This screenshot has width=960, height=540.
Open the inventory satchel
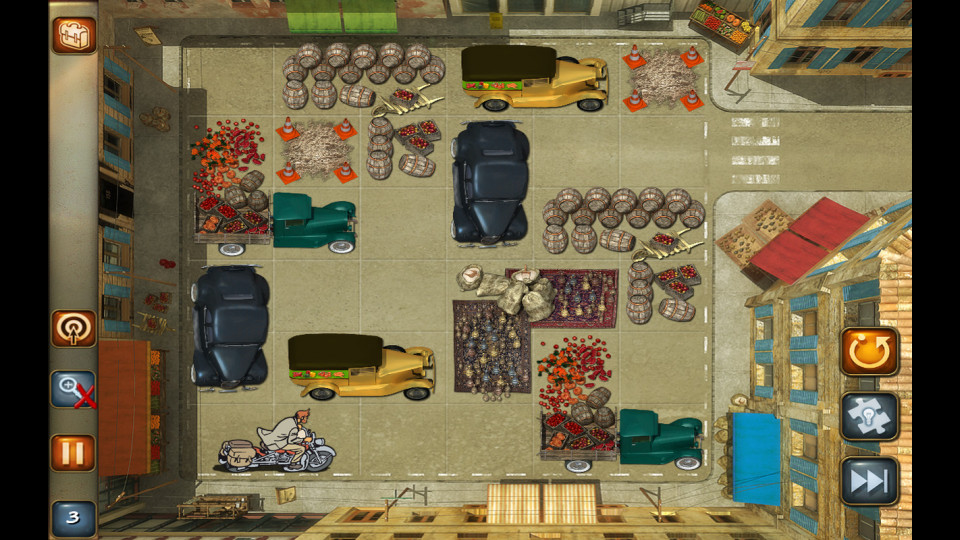pos(74,35)
